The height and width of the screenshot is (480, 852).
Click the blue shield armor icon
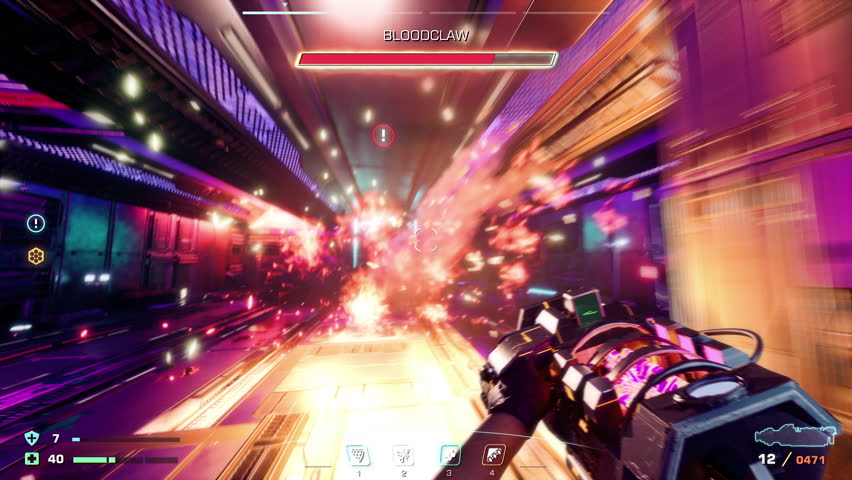31,438
